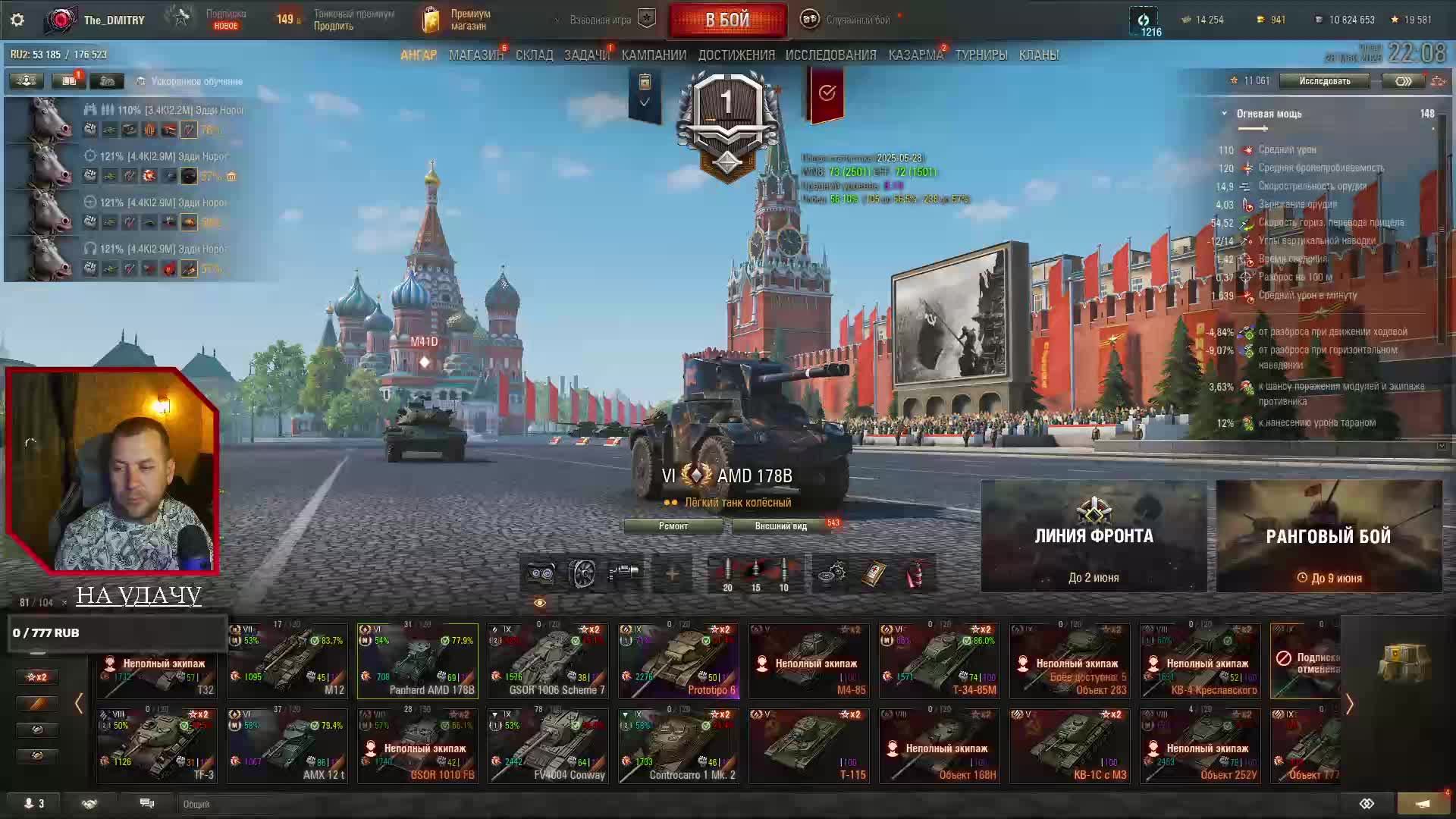
Task: Click the Ремонт button
Action: pos(673,526)
